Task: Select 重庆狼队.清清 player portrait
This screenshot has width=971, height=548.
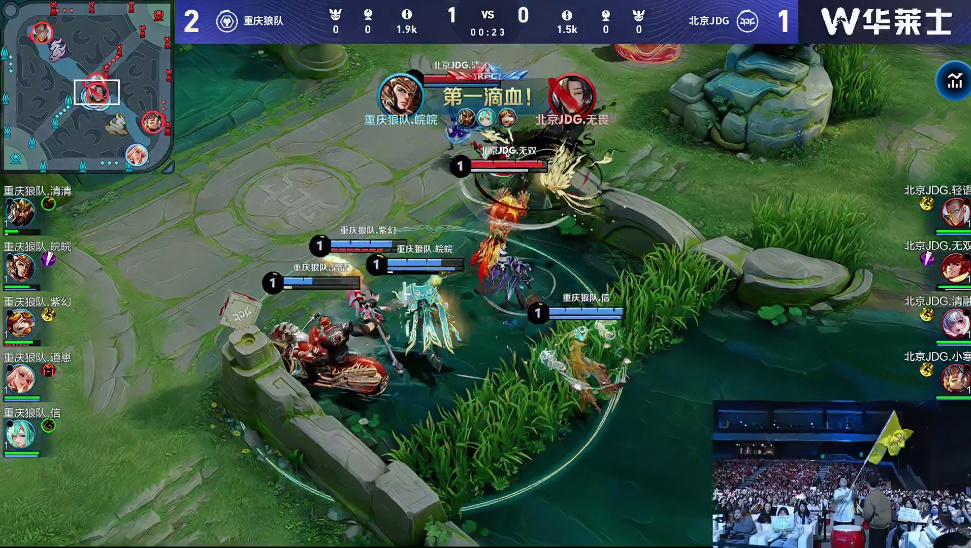Action: click(20, 212)
